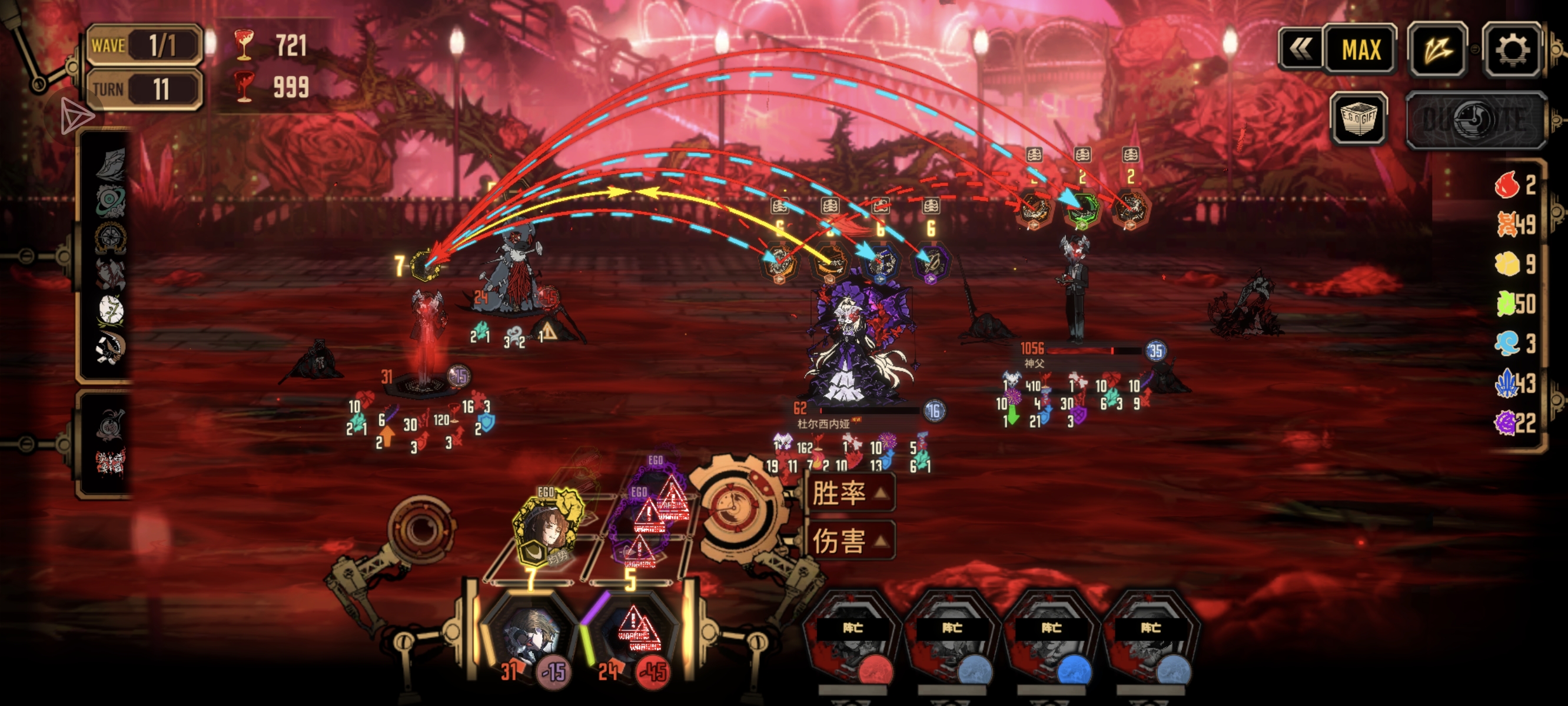Image resolution: width=1568 pixels, height=706 pixels.
Task: Inspect the ship's wheel compass buff icon
Action: coord(111,237)
